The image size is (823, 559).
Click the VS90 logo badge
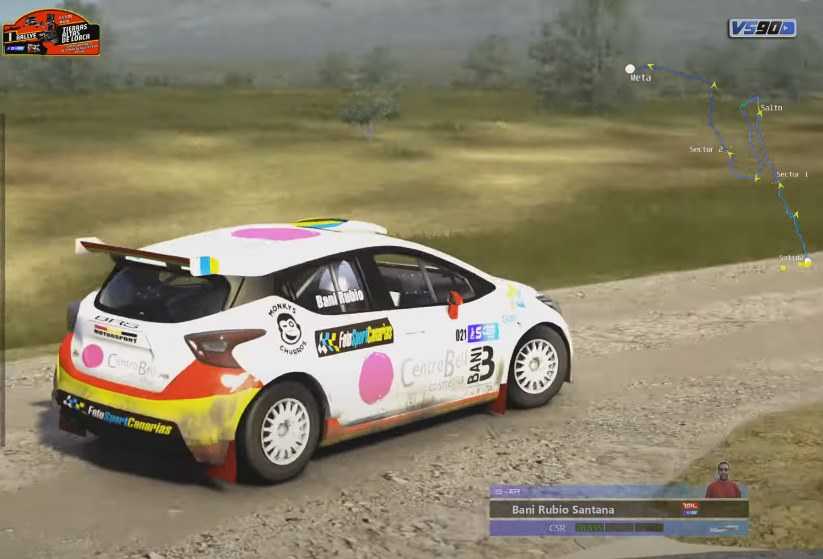pos(761,28)
